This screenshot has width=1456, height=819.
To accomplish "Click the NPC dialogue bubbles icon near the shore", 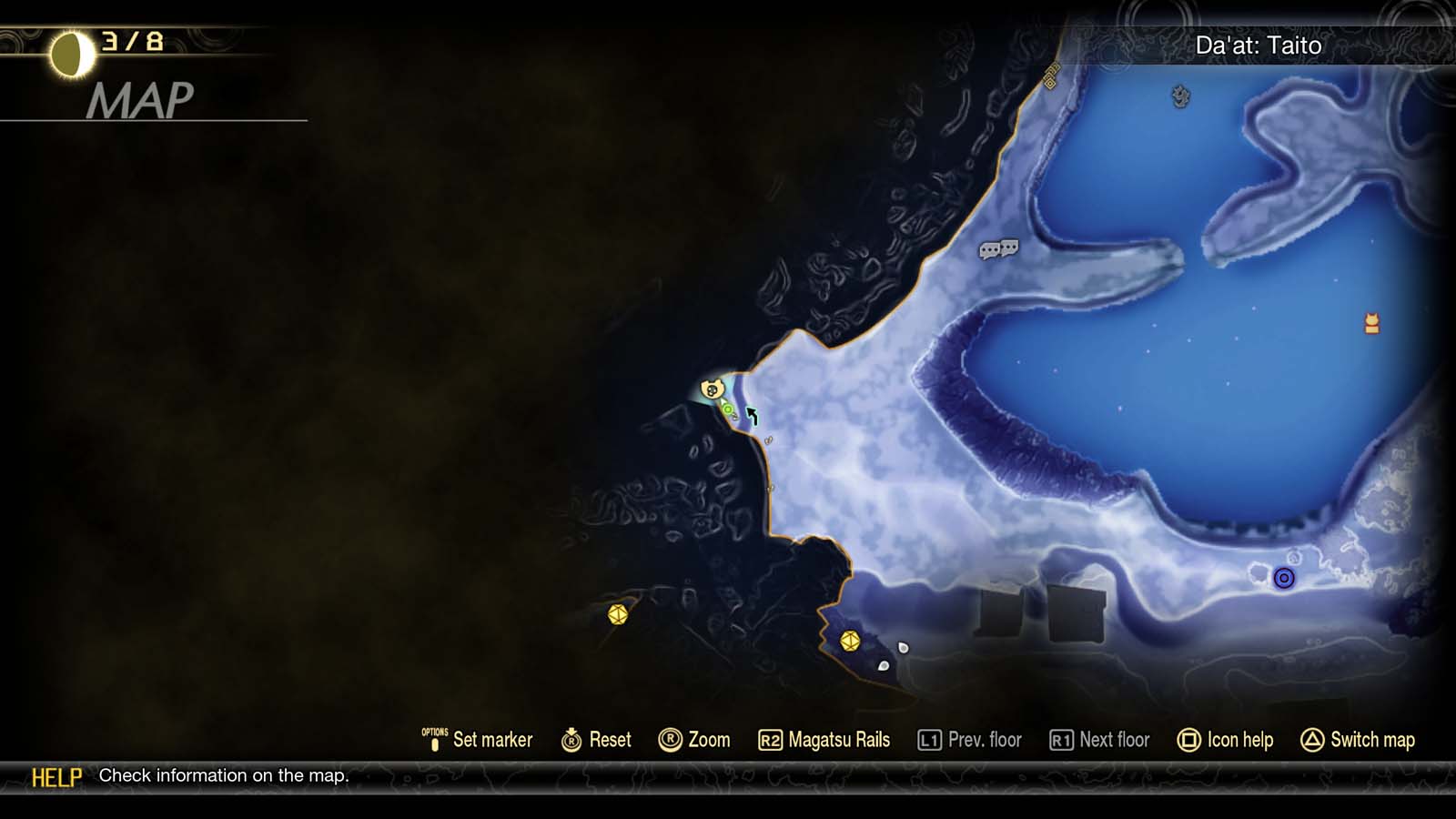I will pos(996,248).
